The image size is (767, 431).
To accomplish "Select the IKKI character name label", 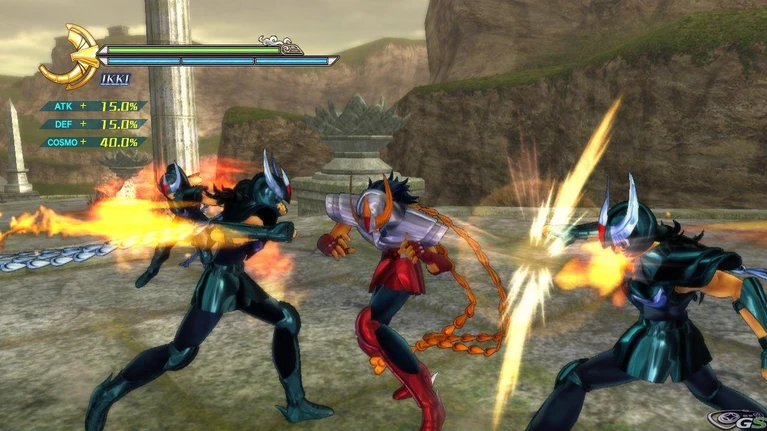I will tap(115, 79).
